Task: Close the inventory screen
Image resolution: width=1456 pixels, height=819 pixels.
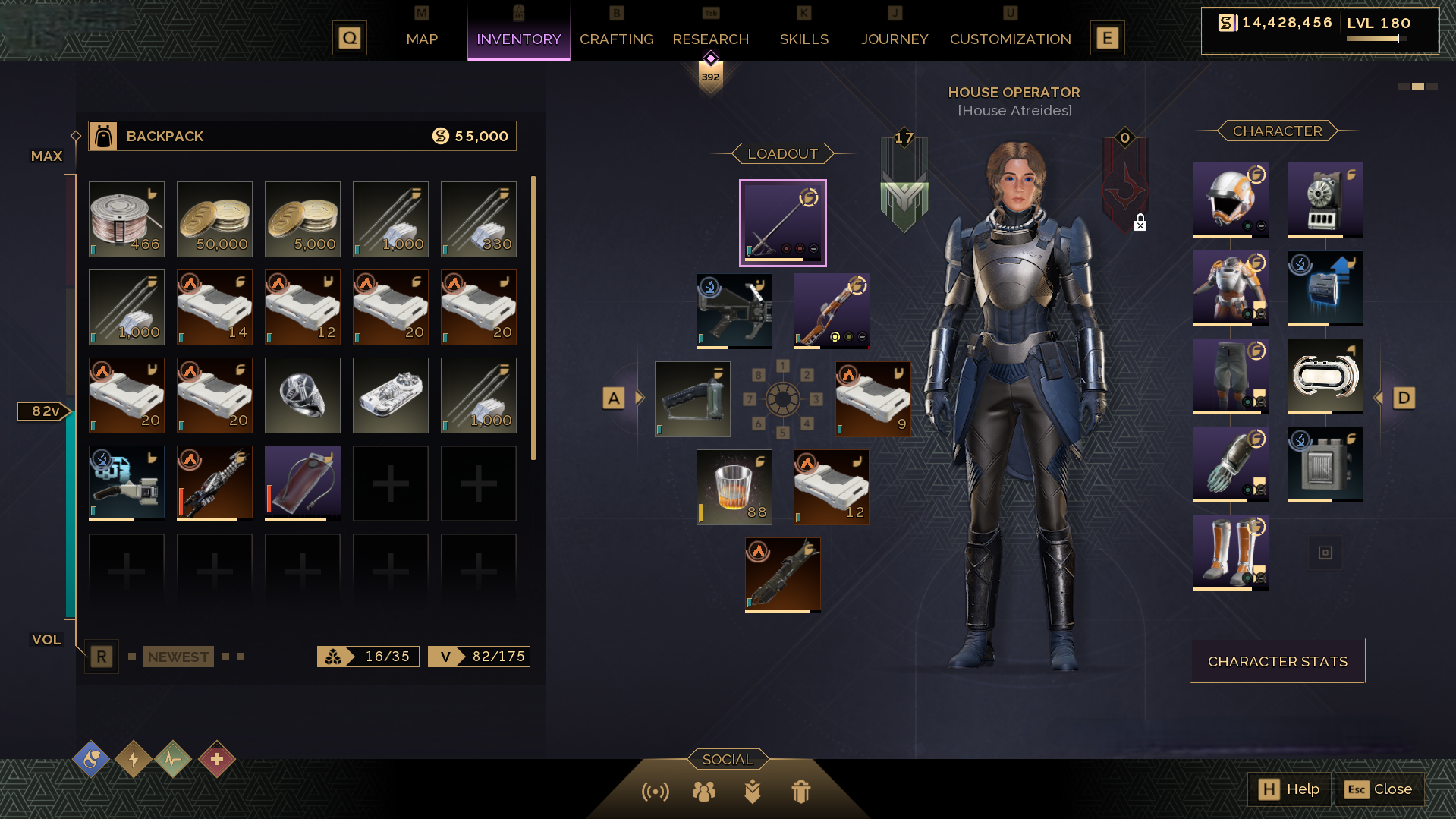Action: coord(1379,789)
